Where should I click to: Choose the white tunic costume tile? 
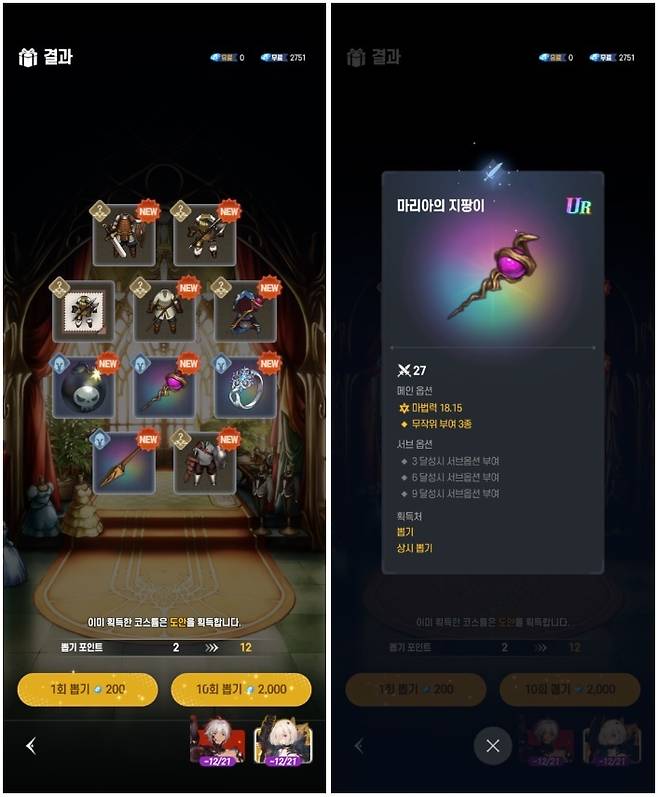tap(164, 311)
